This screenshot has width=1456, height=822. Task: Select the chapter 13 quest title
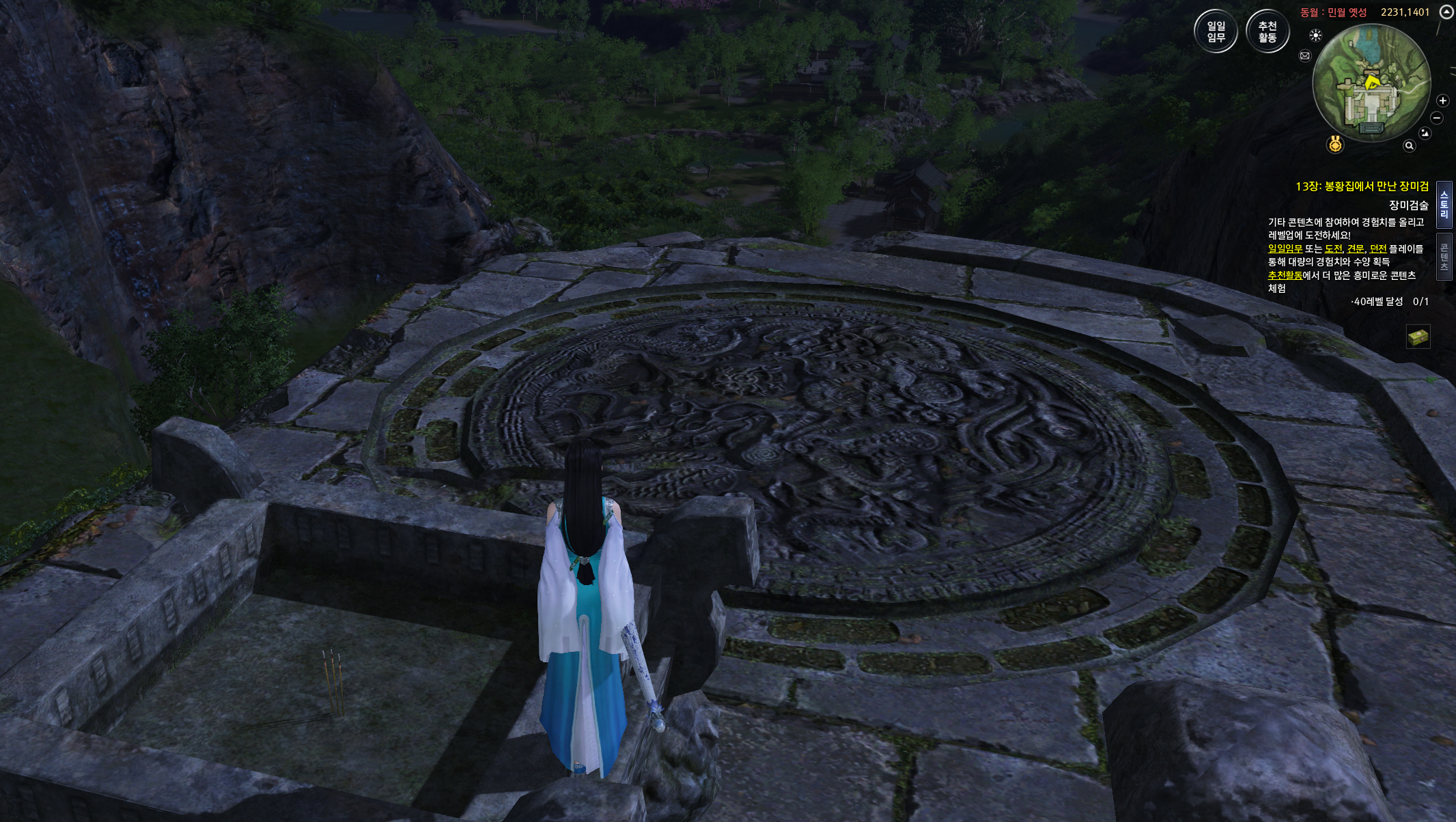(1362, 186)
